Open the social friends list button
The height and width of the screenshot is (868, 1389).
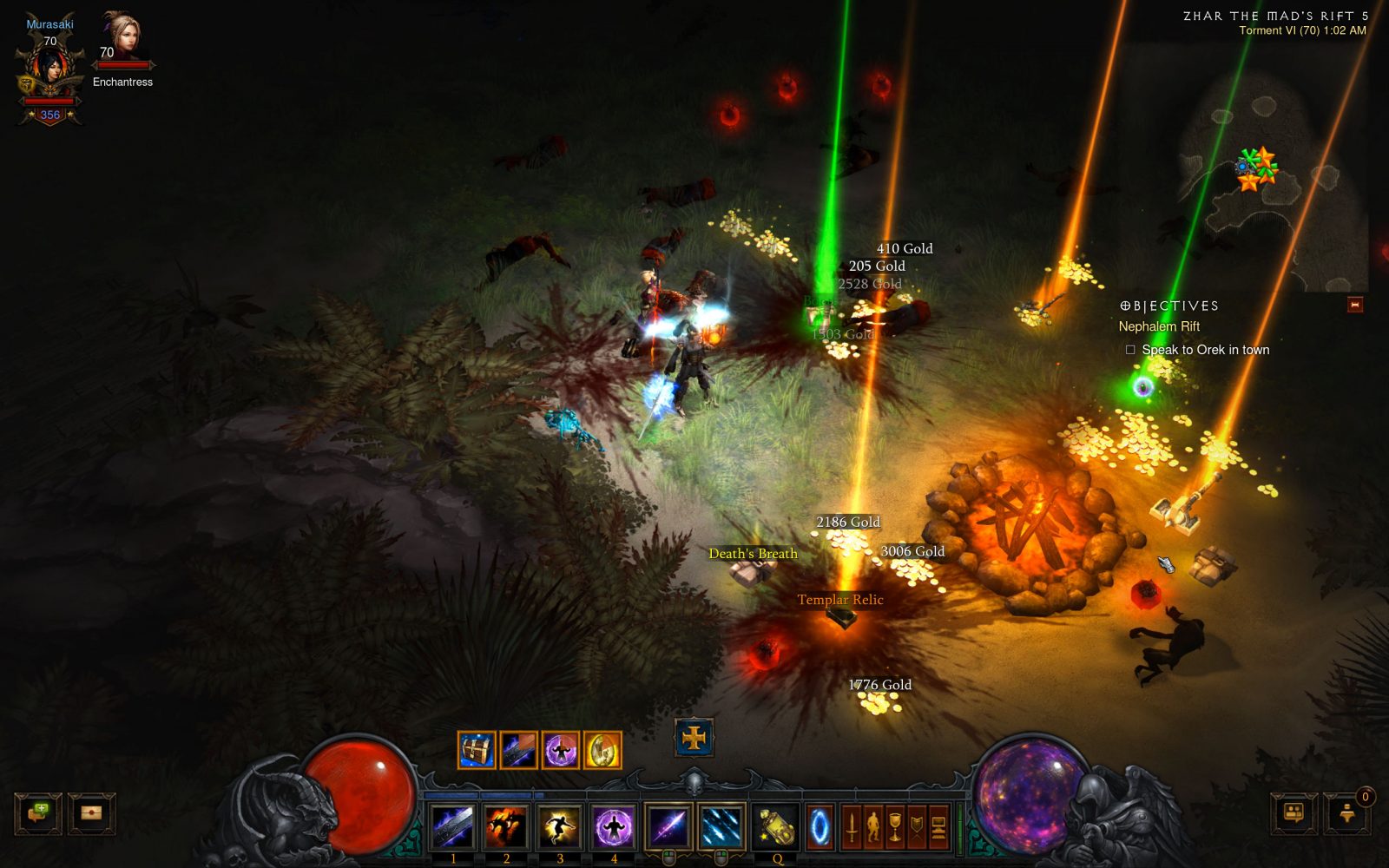[x=1294, y=813]
